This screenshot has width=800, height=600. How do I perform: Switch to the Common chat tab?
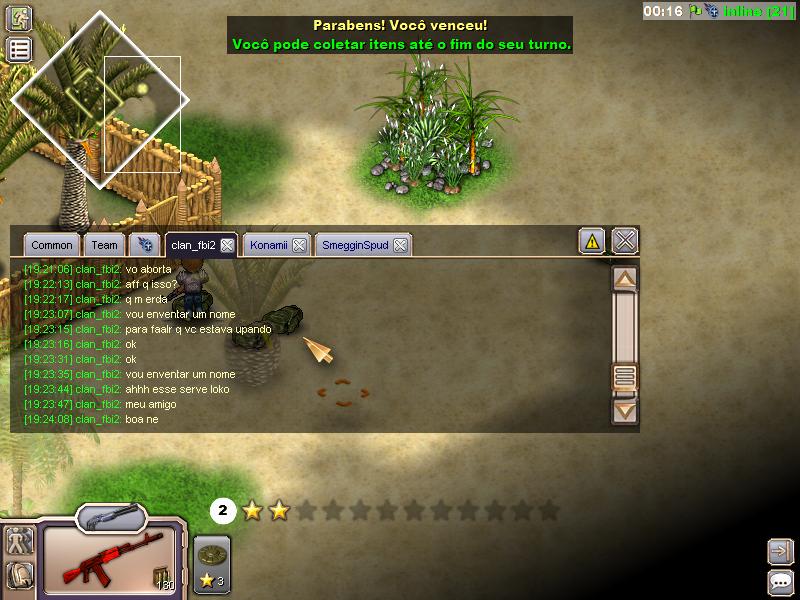[x=51, y=245]
